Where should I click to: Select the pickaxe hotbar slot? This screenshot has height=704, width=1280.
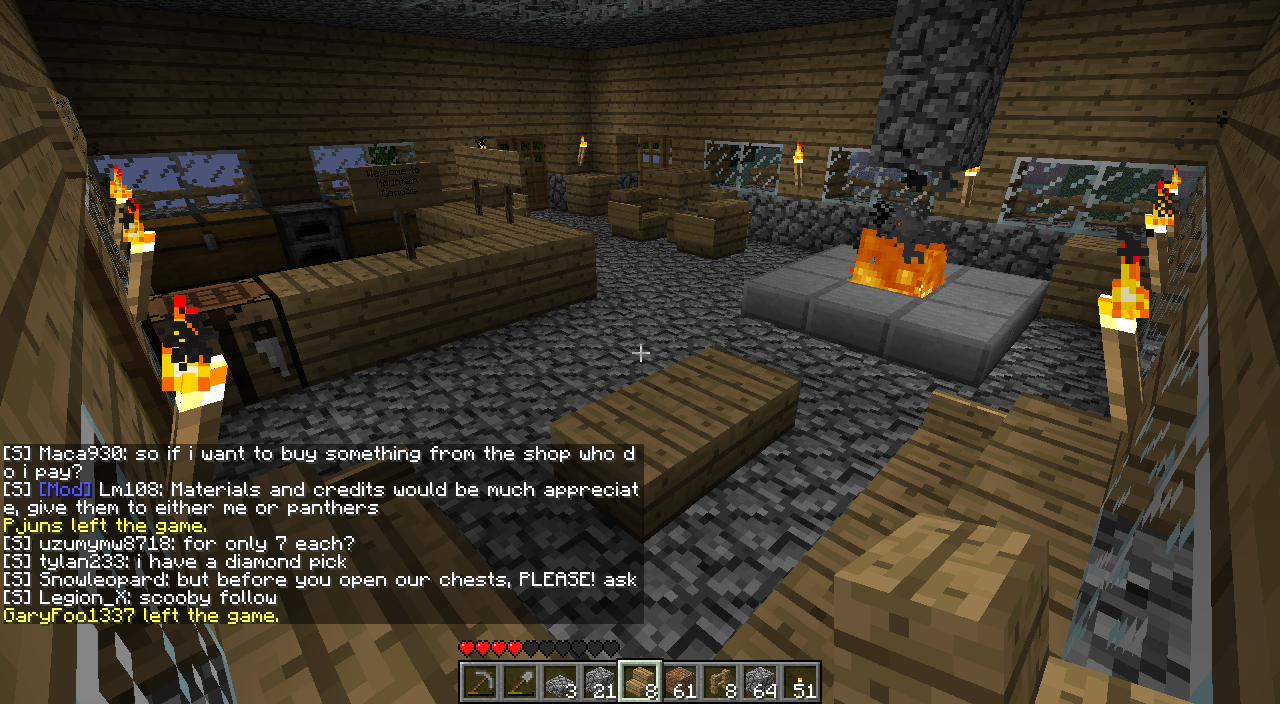(x=480, y=682)
